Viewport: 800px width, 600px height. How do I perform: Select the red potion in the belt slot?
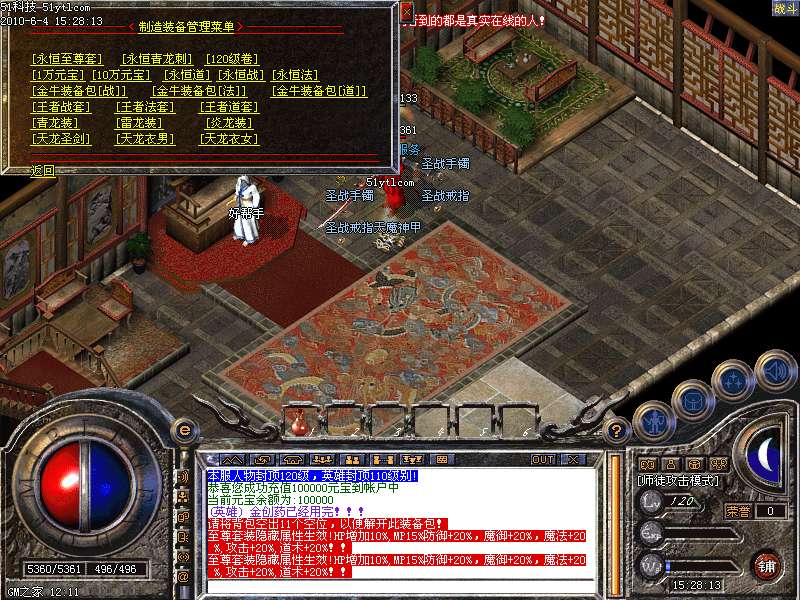(299, 426)
